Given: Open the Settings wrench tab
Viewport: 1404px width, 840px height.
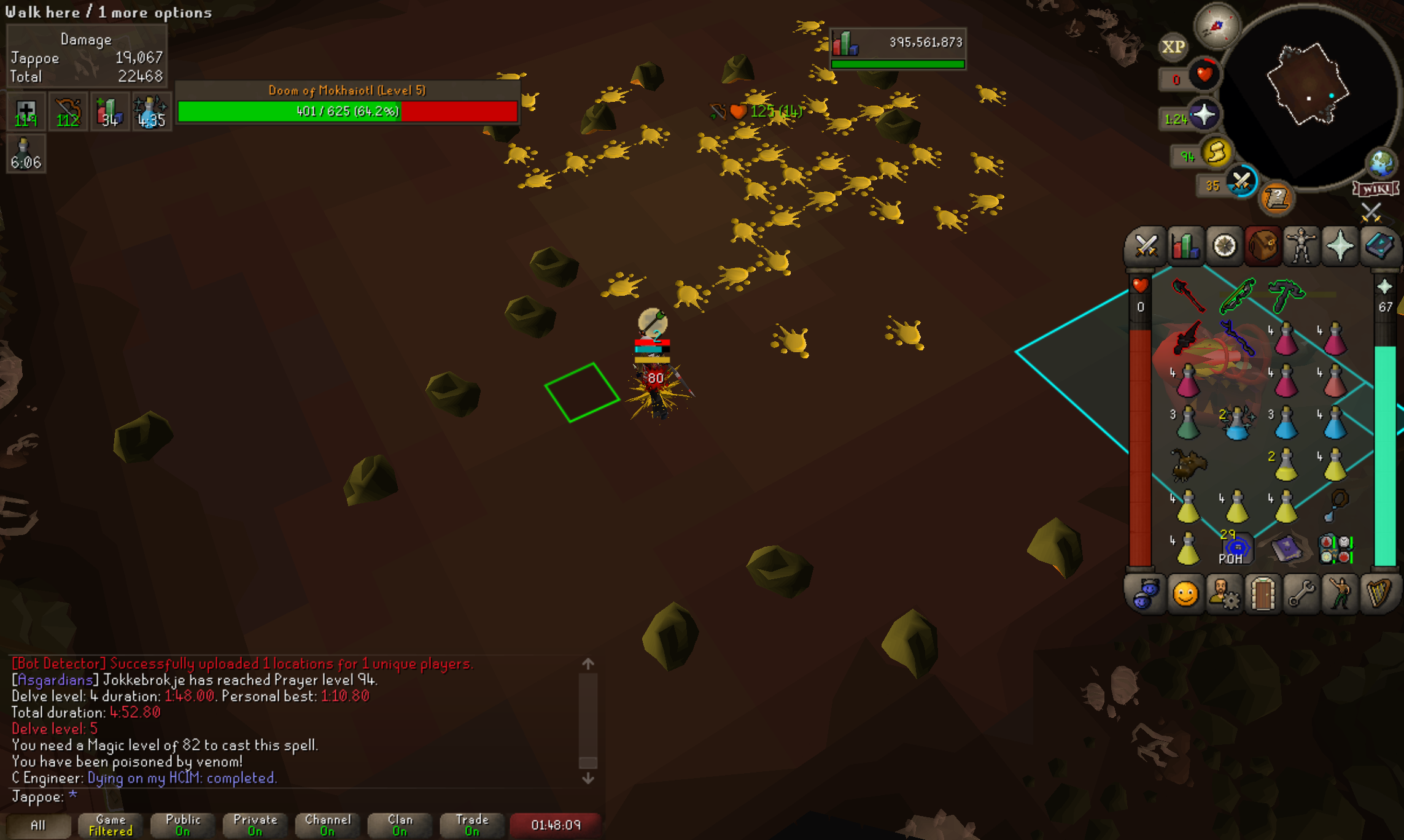Looking at the screenshot, I should [x=1301, y=593].
